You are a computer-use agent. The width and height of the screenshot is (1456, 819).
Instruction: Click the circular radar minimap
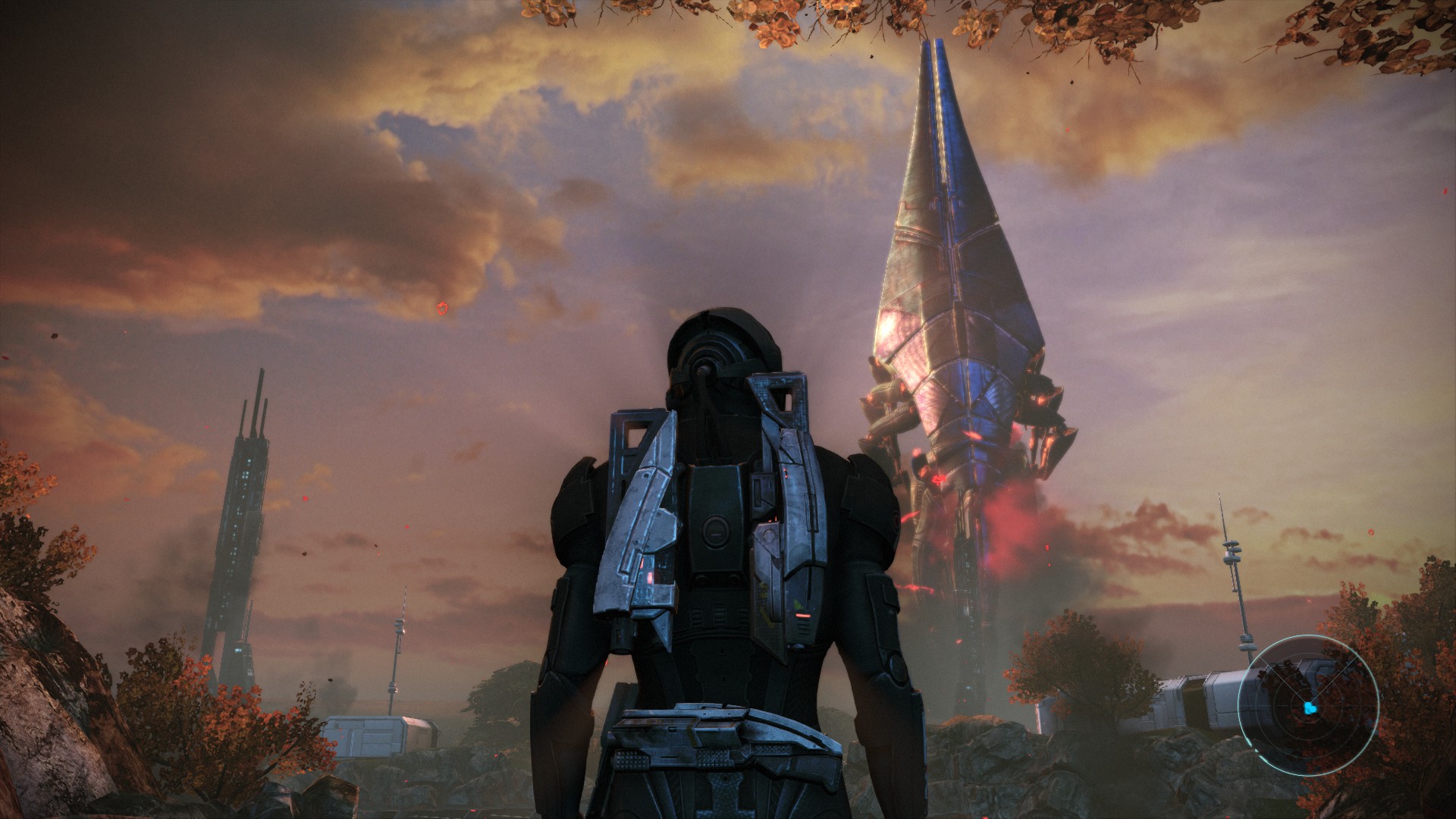(1308, 707)
